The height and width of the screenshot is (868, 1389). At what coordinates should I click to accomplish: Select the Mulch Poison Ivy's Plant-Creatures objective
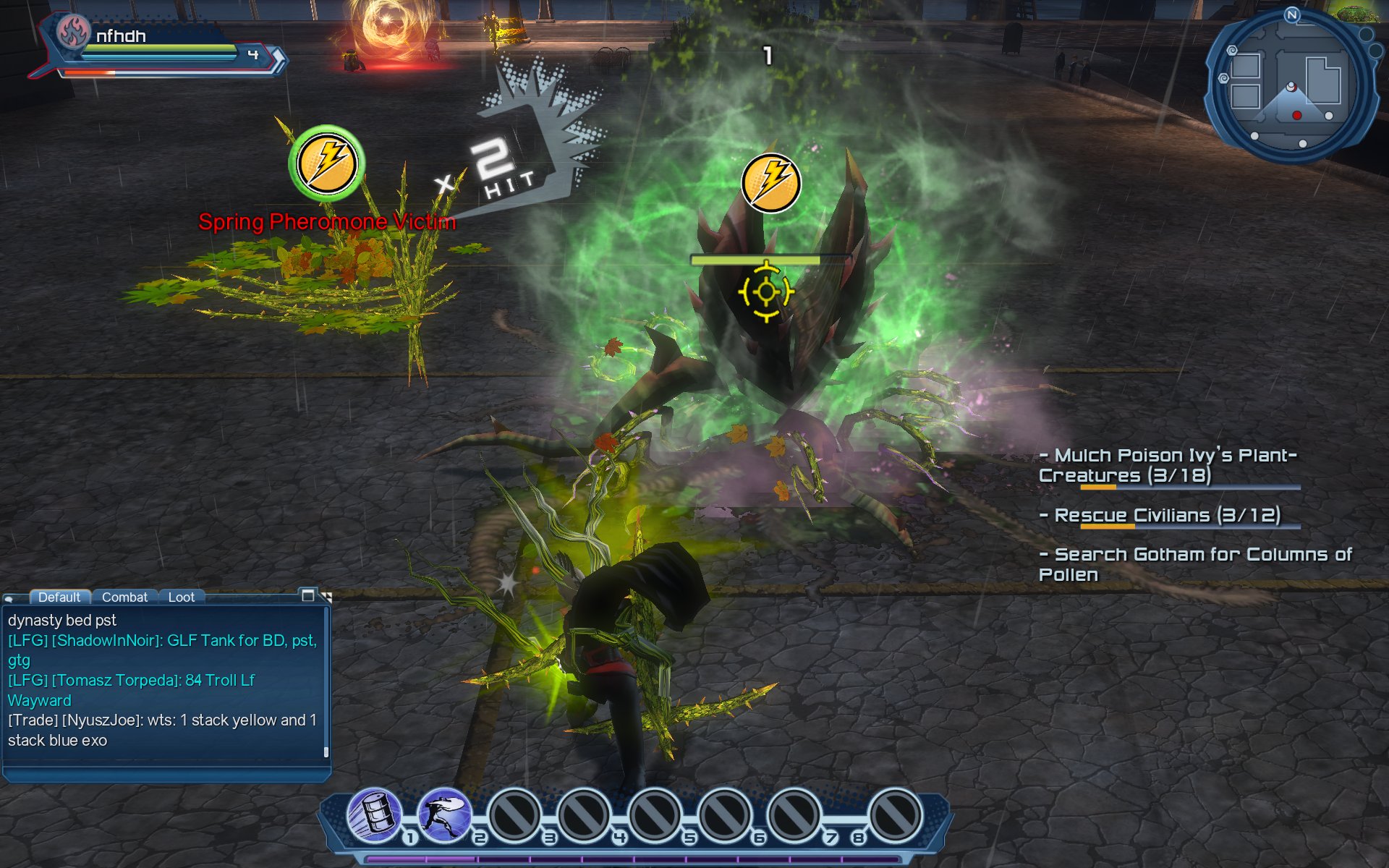coord(1167,465)
